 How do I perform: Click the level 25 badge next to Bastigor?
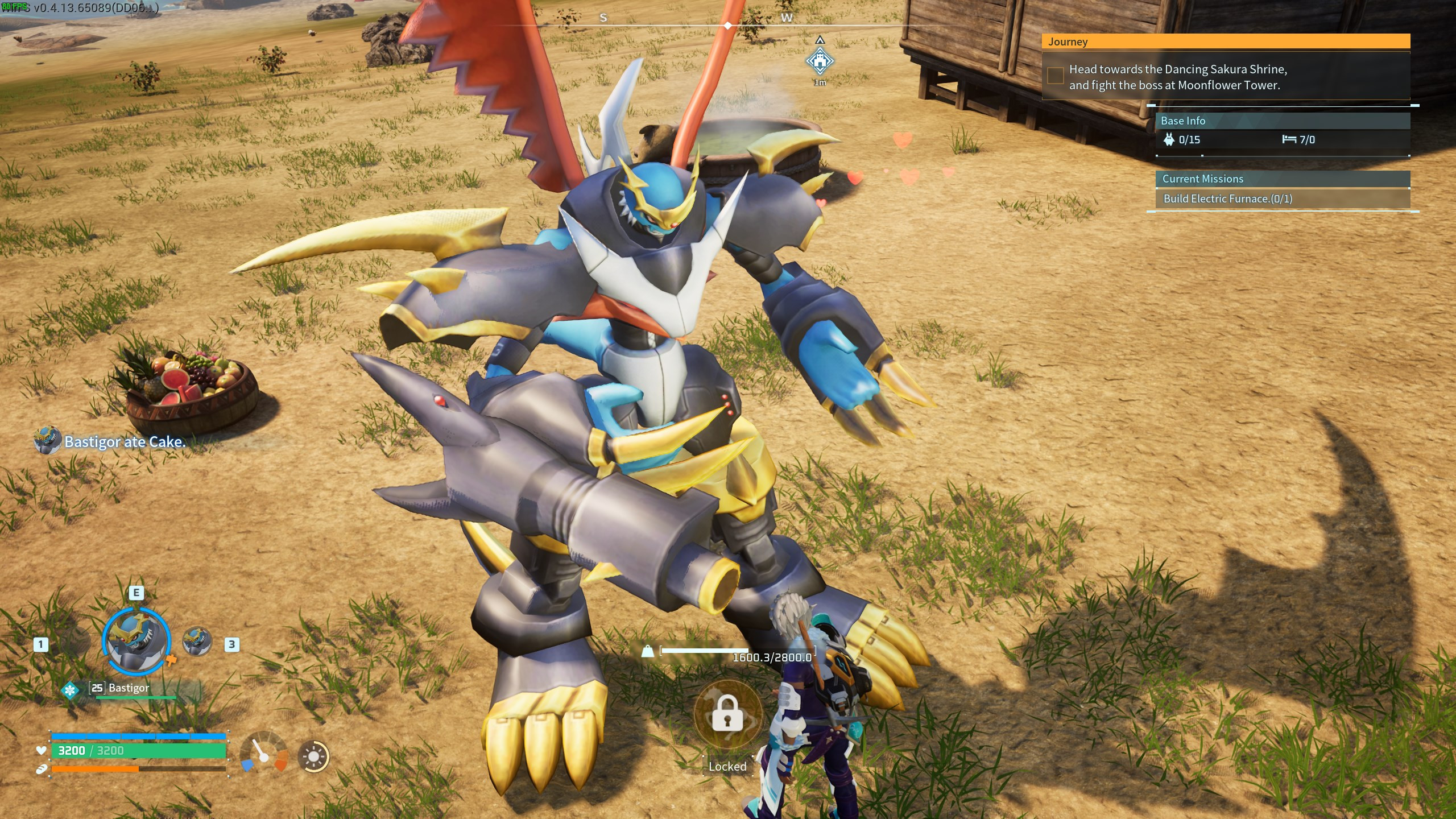pyautogui.click(x=96, y=687)
